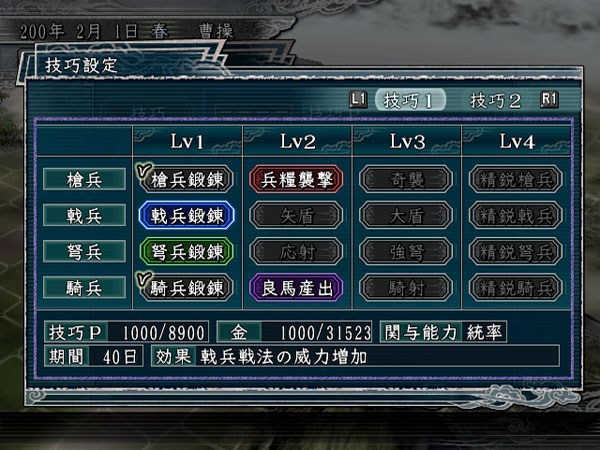The height and width of the screenshot is (450, 600).
Task: Choose the highlighted 戟兵鍛錬 skill
Action: click(187, 215)
